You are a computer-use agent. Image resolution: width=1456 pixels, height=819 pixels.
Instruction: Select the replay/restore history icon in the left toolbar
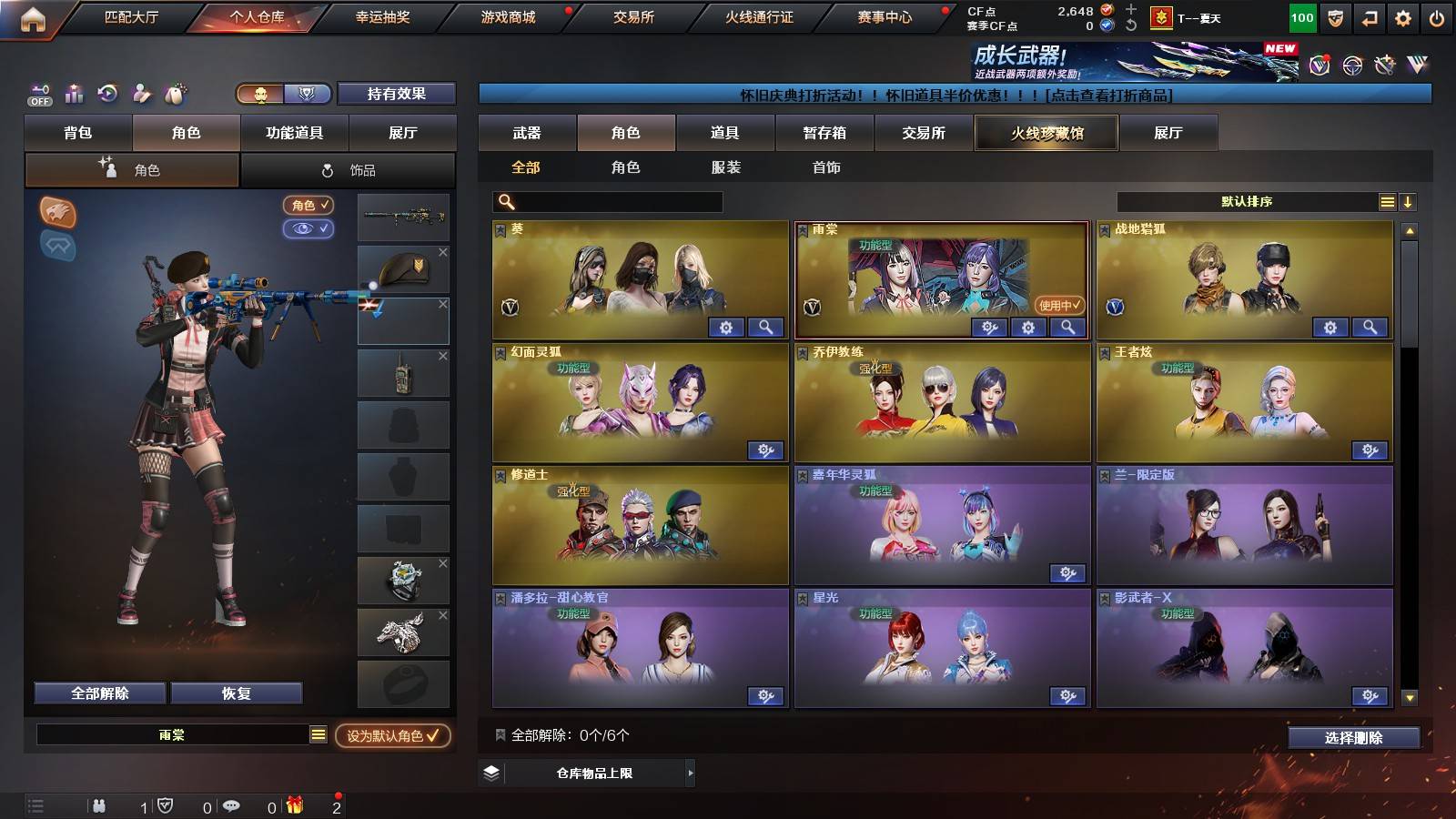(107, 93)
